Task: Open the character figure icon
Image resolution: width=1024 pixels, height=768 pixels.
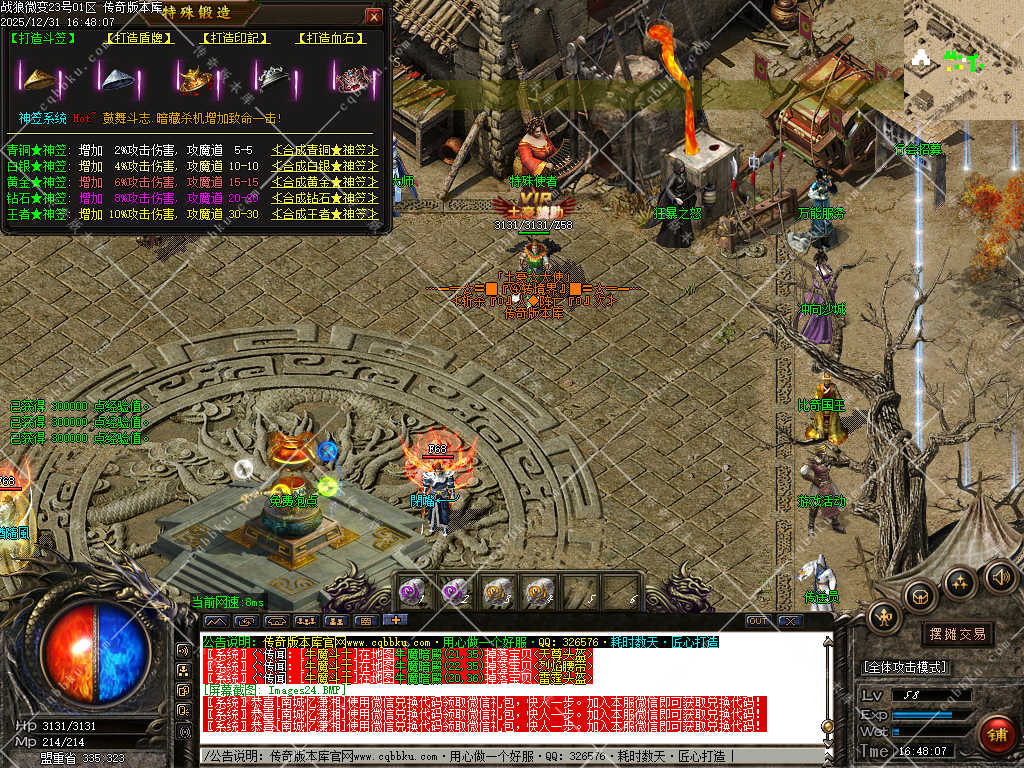Action: coord(885,618)
